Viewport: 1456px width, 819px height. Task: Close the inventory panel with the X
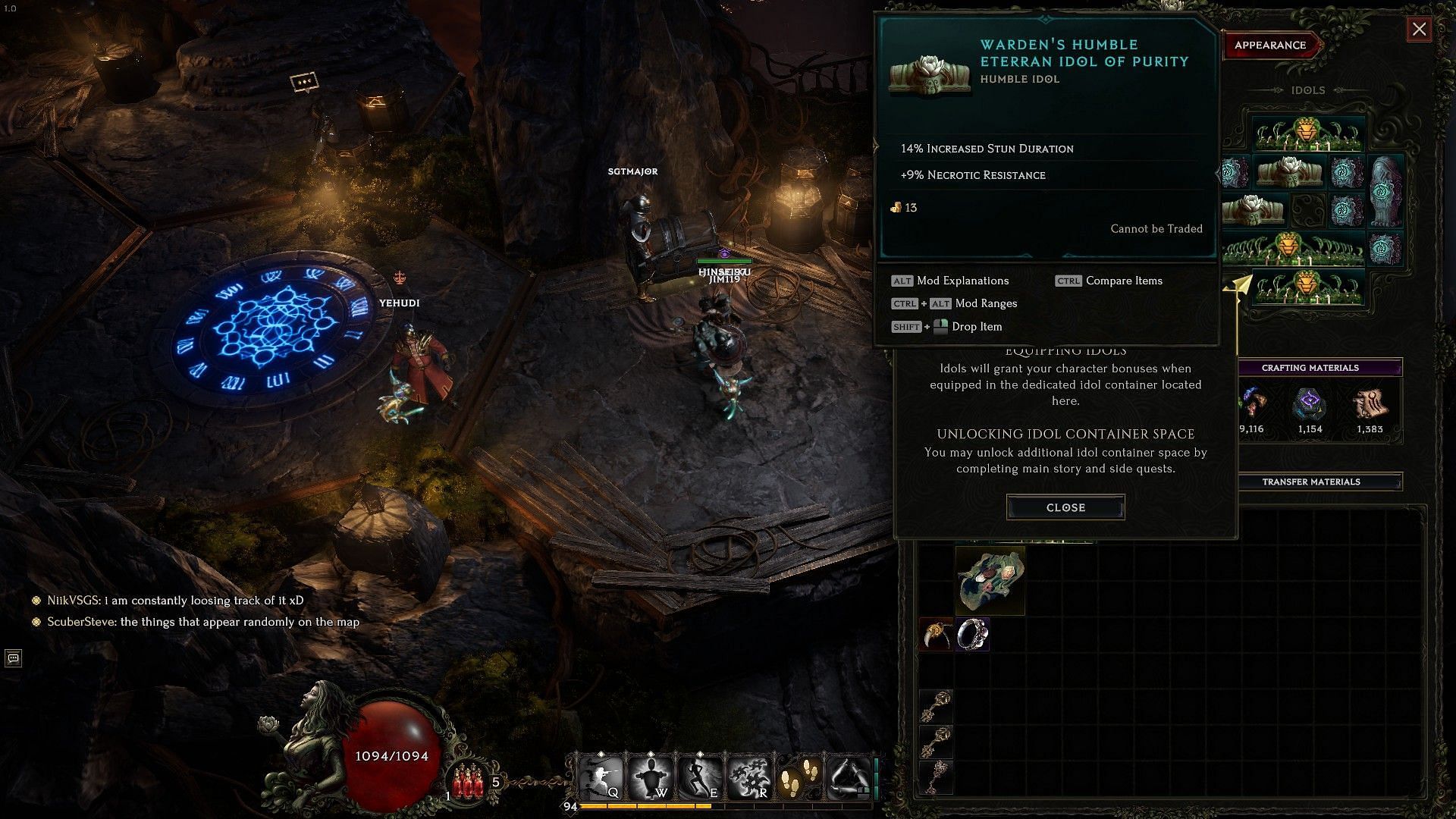click(1419, 30)
